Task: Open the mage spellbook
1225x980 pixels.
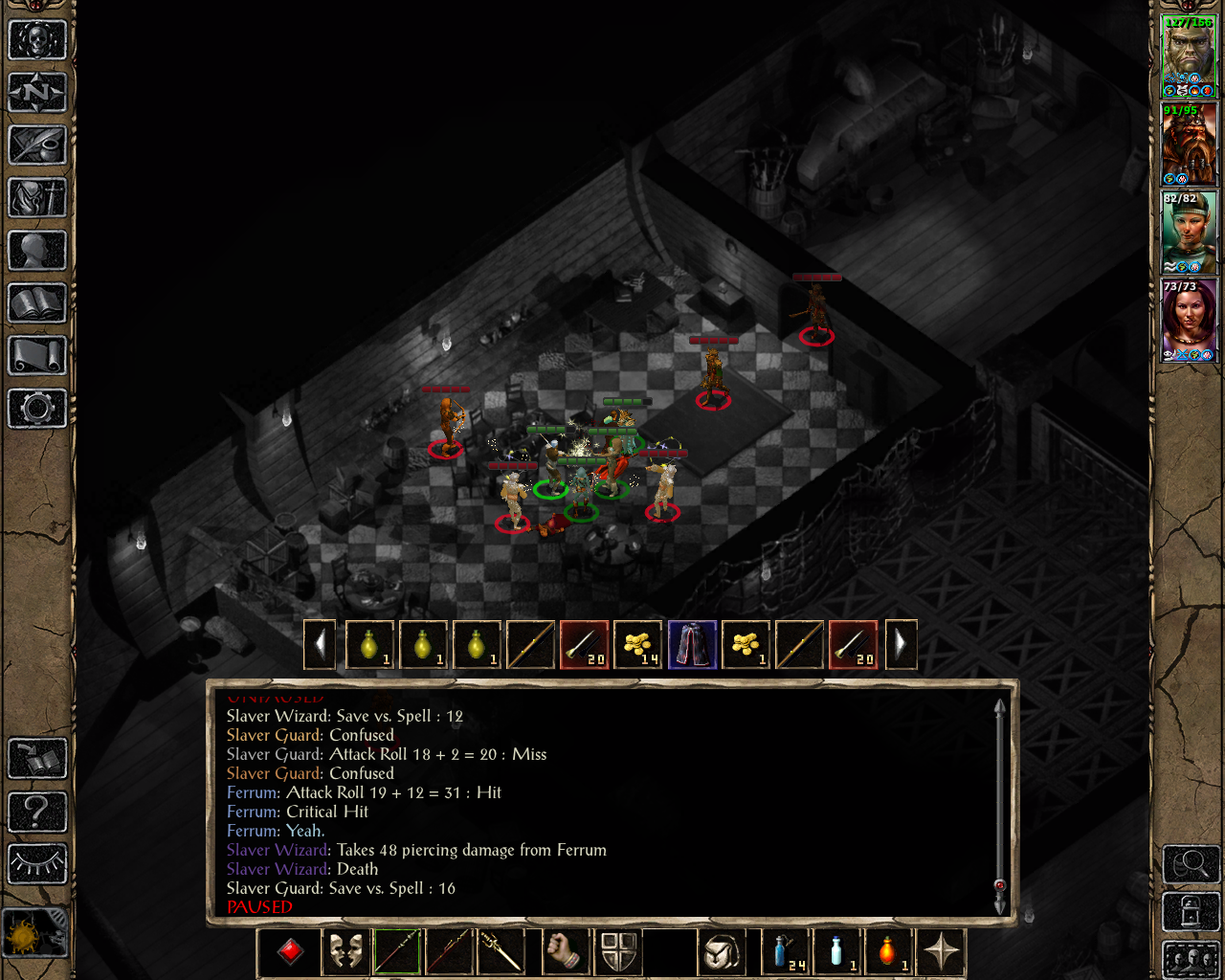Action: 38,304
